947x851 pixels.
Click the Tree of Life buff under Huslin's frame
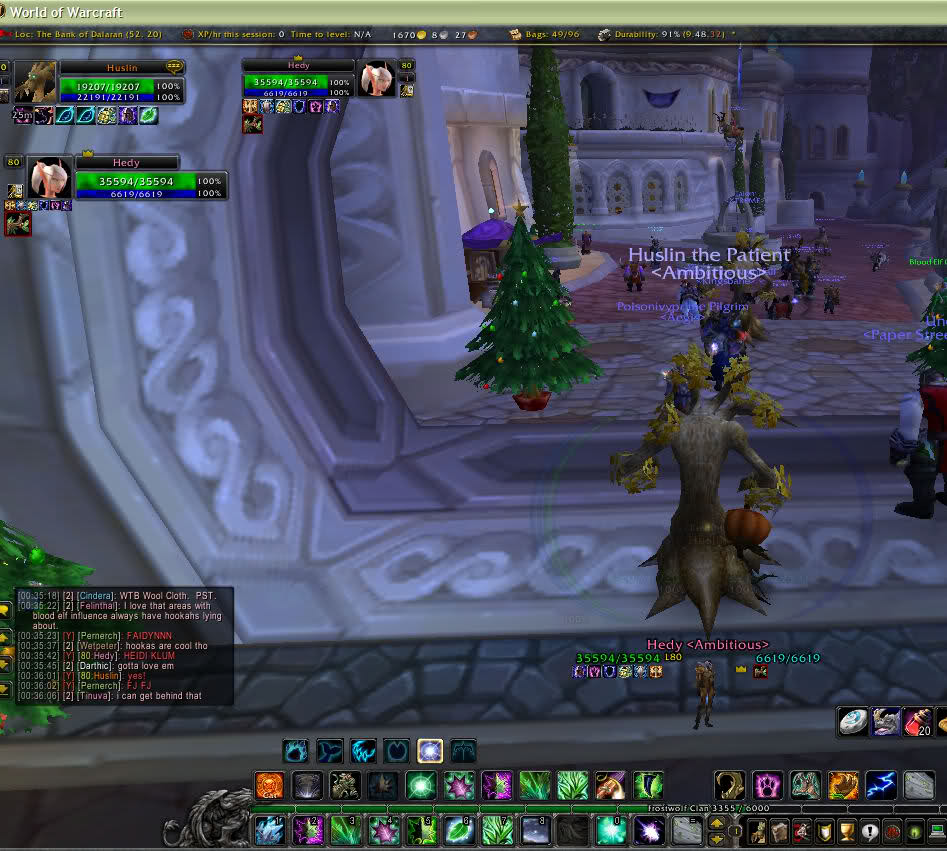click(148, 115)
